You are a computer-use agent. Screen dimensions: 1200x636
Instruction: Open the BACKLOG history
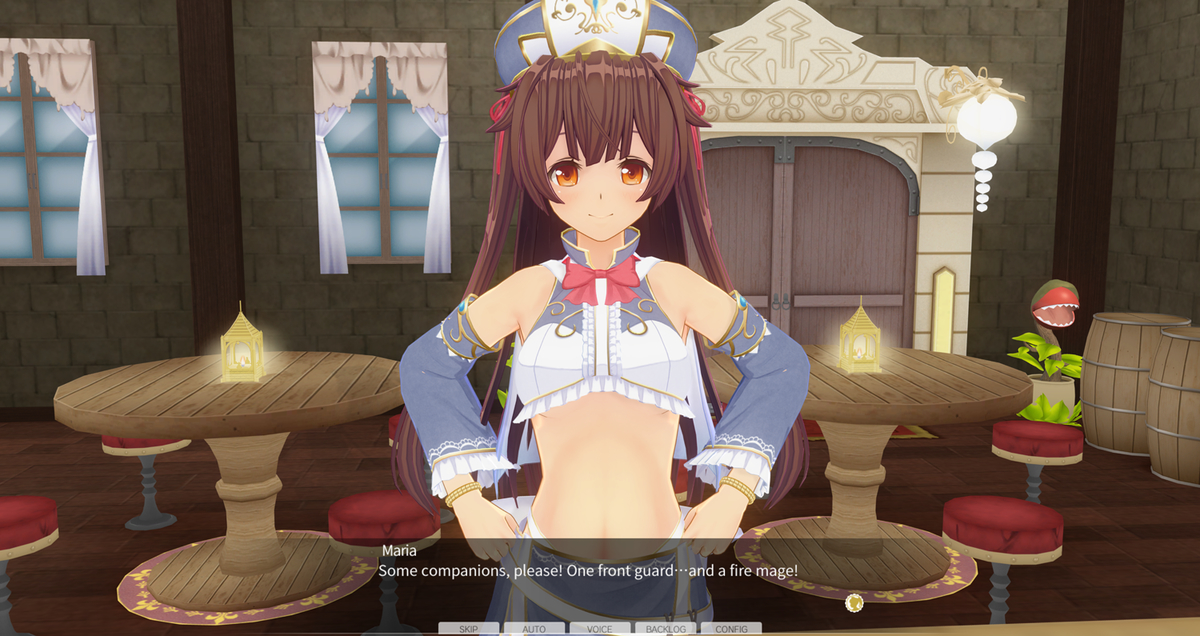click(x=665, y=629)
